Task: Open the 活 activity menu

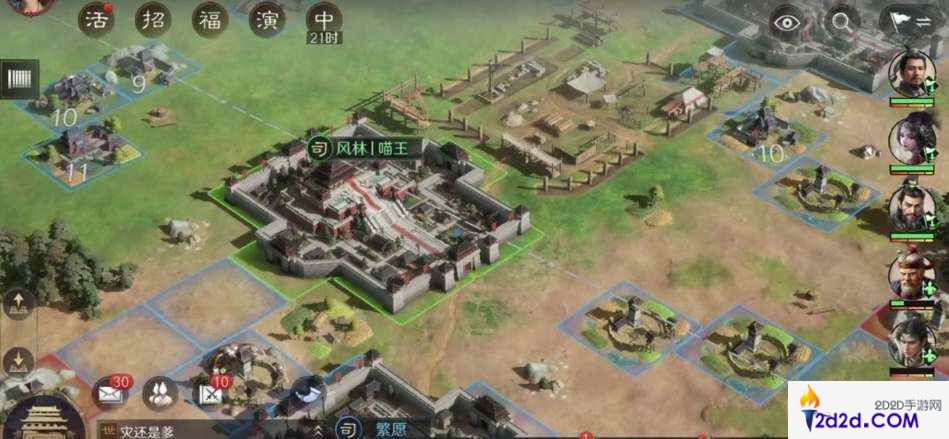Action: pos(96,20)
